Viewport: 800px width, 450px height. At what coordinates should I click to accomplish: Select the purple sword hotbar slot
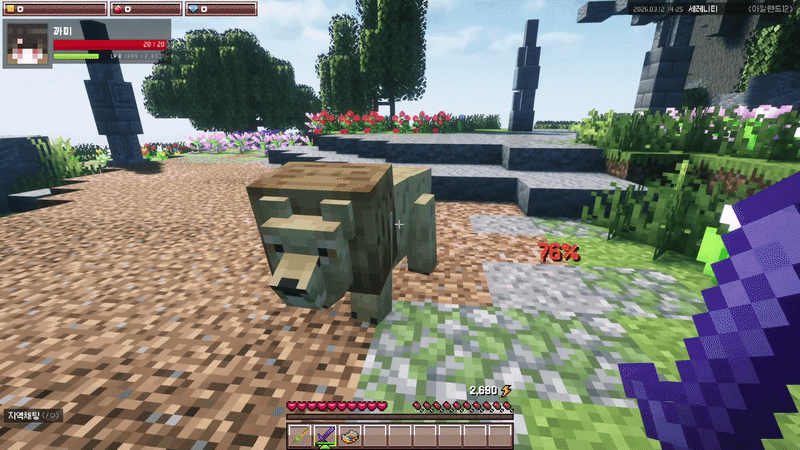tap(325, 435)
